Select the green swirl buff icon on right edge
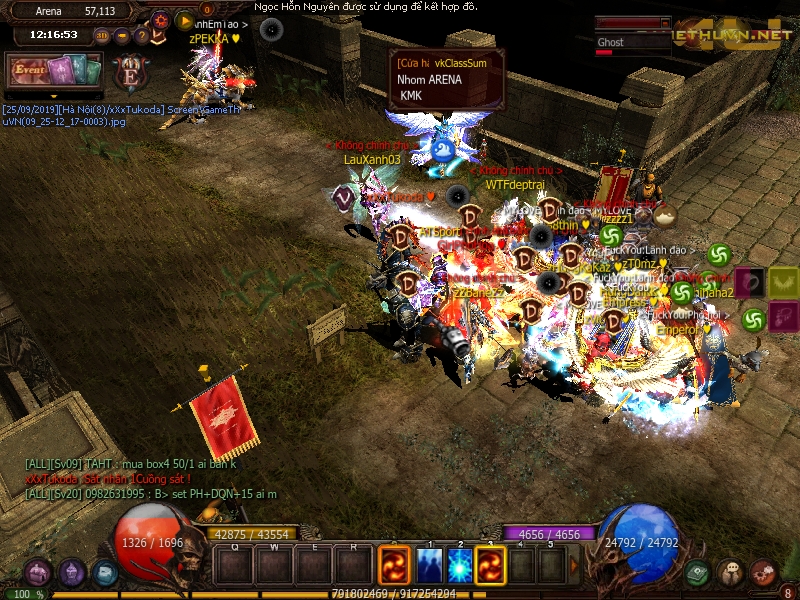Screen dimensions: 800x600 (x=754, y=319)
